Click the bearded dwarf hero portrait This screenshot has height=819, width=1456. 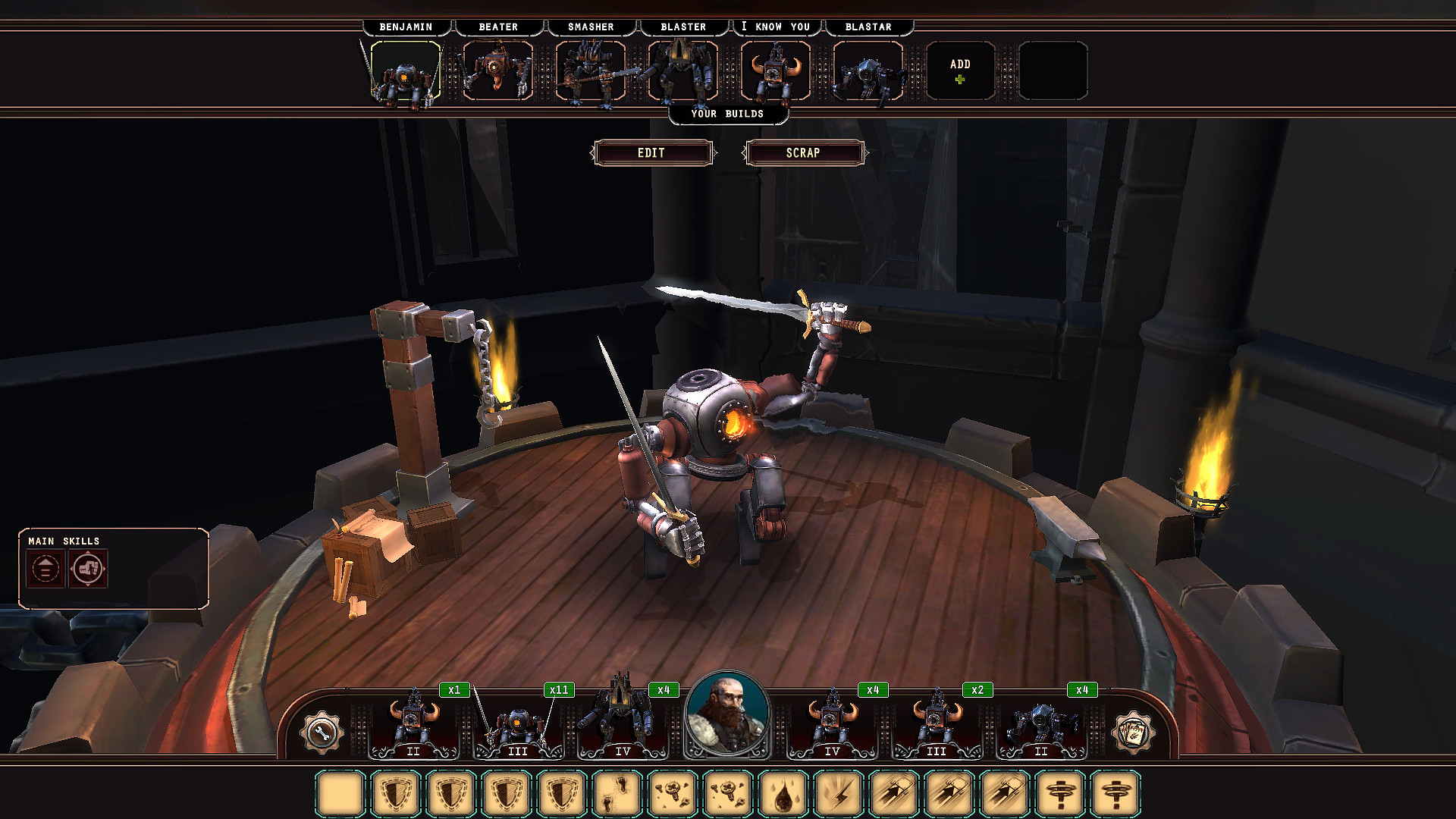726,714
